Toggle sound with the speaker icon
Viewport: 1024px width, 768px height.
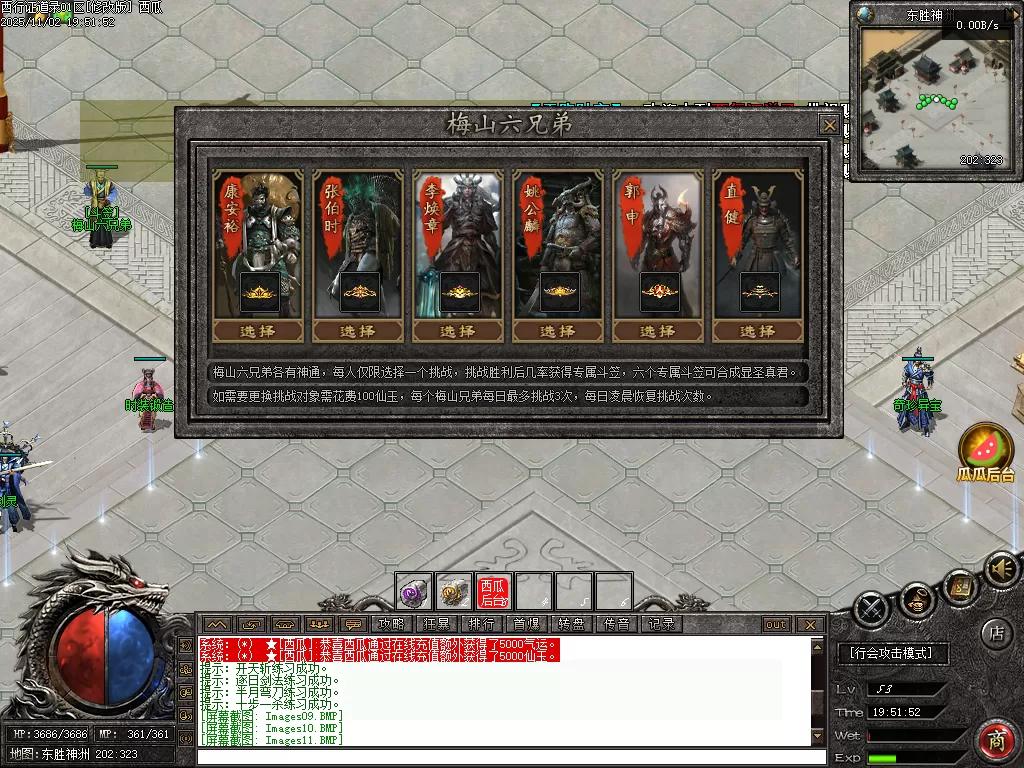(1000, 570)
